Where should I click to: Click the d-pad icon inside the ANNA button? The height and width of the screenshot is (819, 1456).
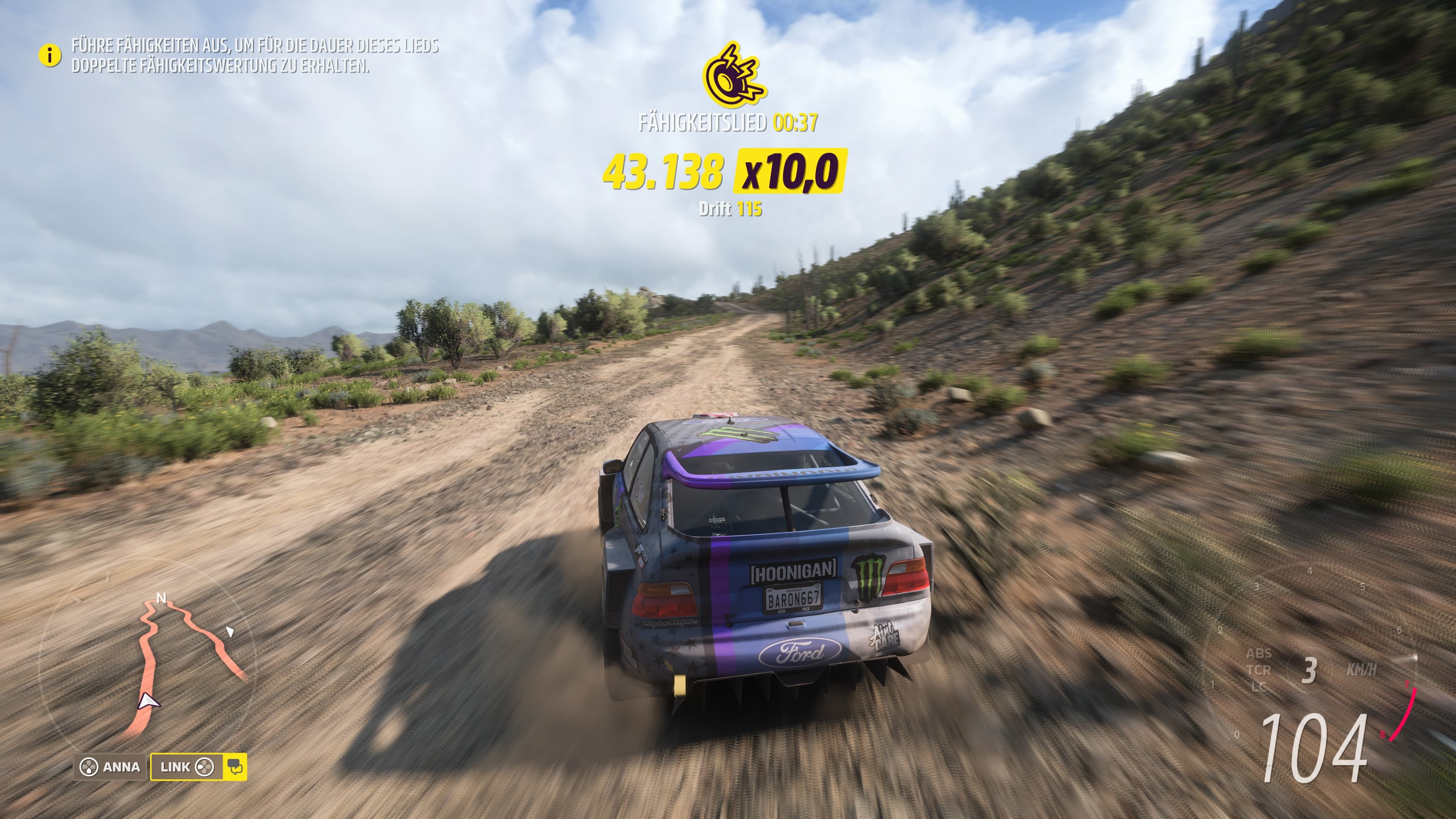[x=89, y=767]
